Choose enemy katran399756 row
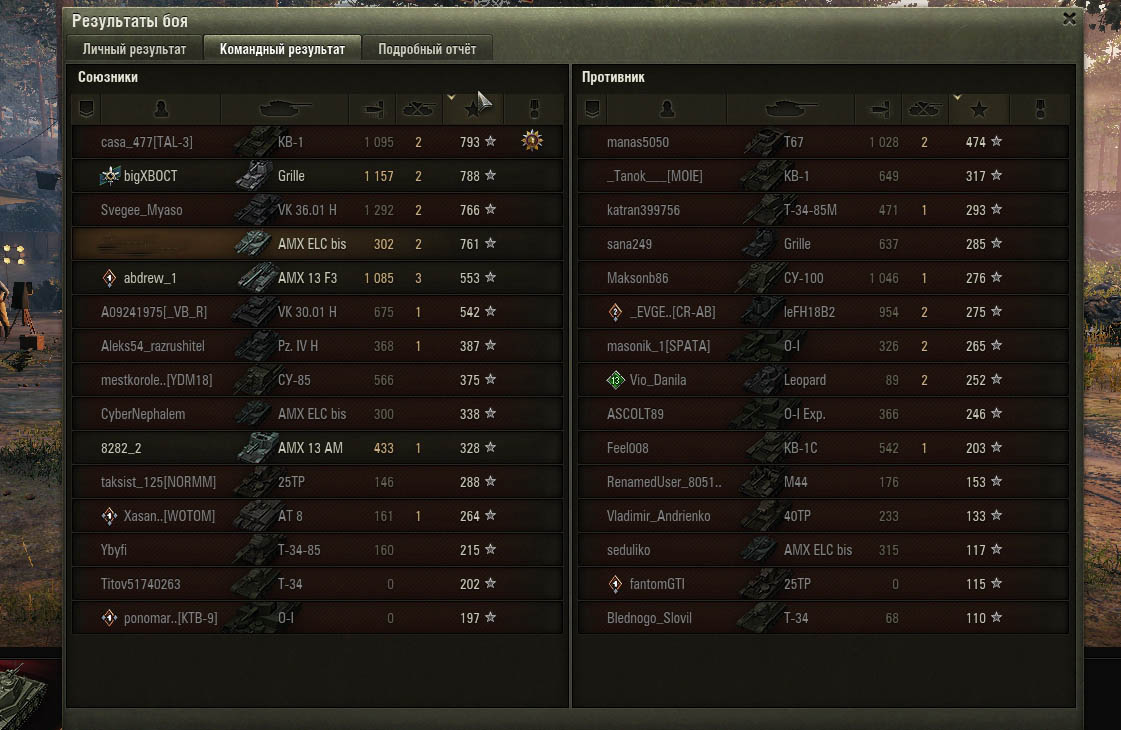Screen dimensions: 1121x730 click(x=643, y=210)
